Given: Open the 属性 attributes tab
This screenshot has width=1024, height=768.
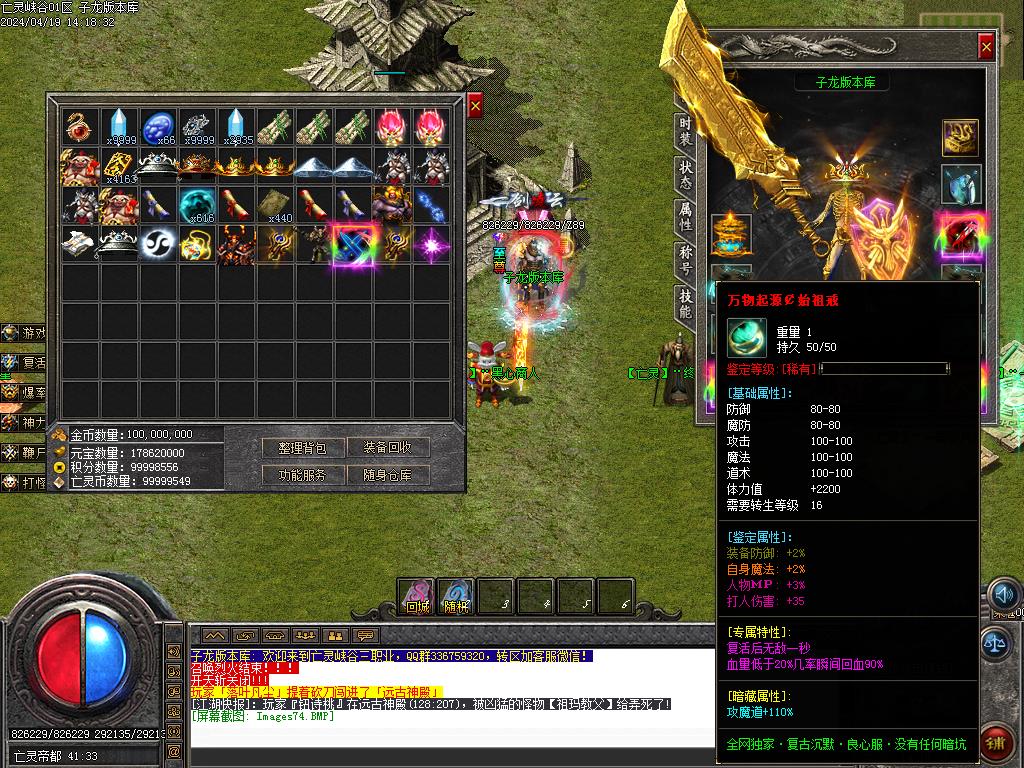Looking at the screenshot, I should pos(685,214).
